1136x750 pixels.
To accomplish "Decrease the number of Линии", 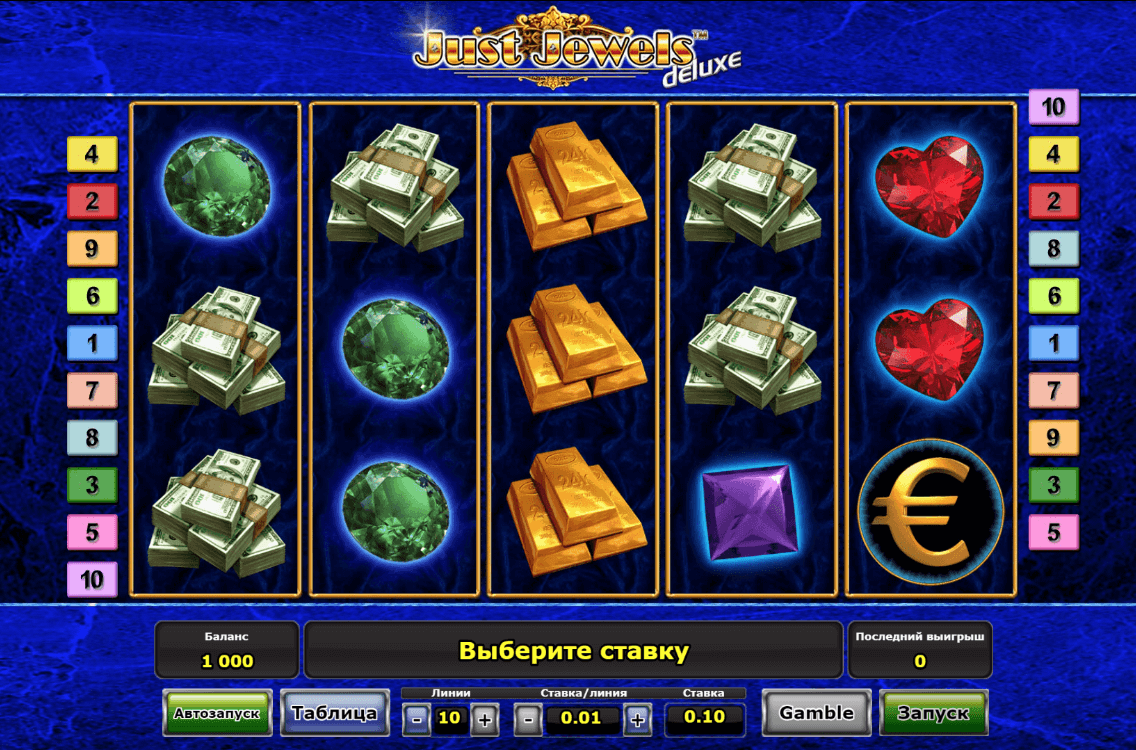I will tap(417, 718).
